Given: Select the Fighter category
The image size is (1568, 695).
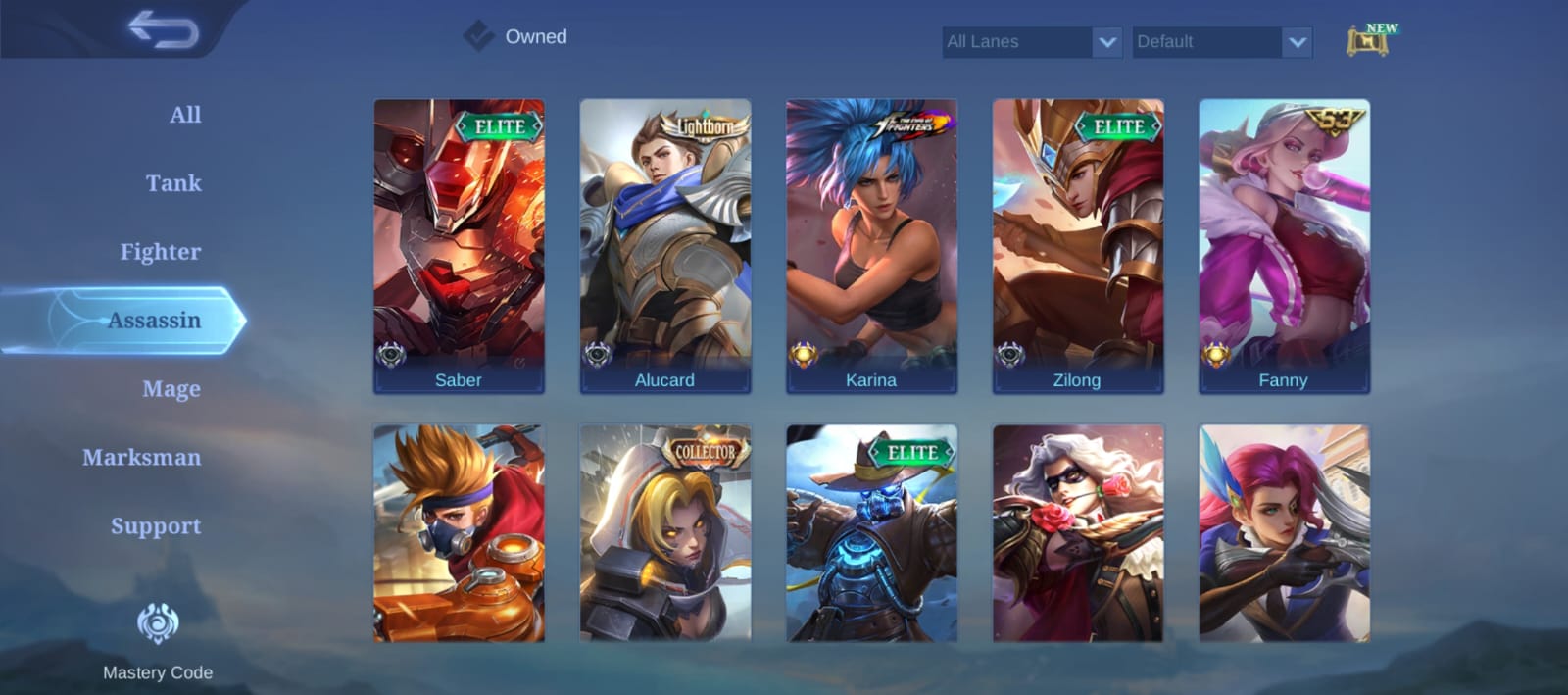Looking at the screenshot, I should 160,252.
